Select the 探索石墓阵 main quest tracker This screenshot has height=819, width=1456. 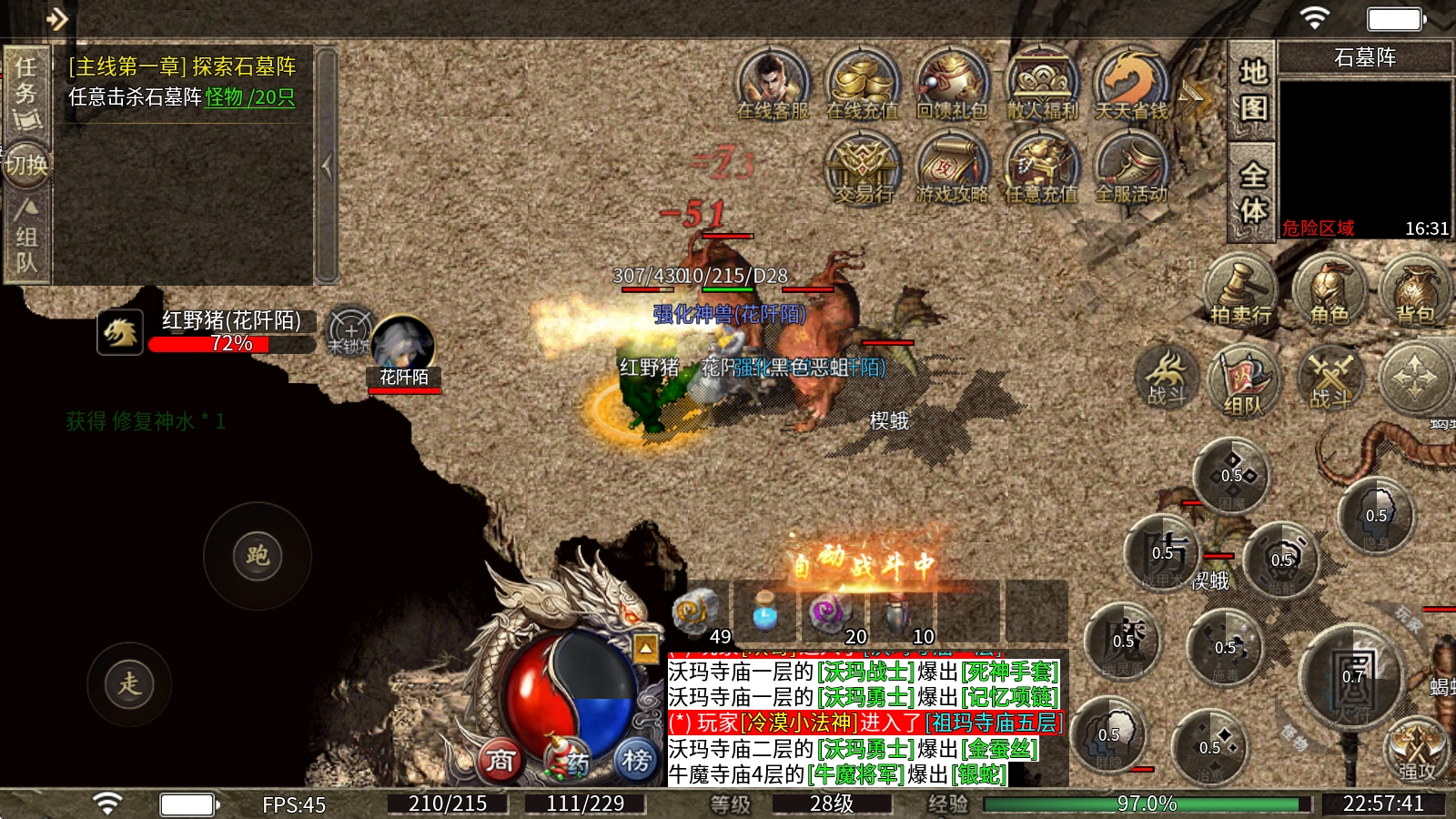[182, 81]
